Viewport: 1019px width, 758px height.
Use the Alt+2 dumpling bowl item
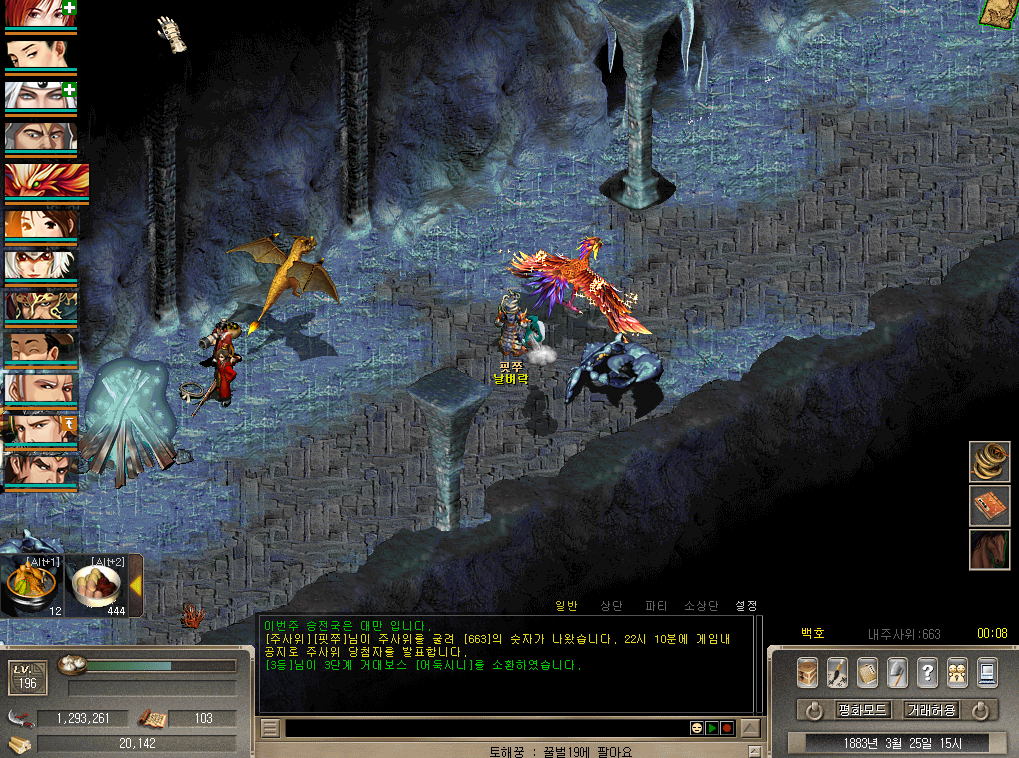pos(96,586)
